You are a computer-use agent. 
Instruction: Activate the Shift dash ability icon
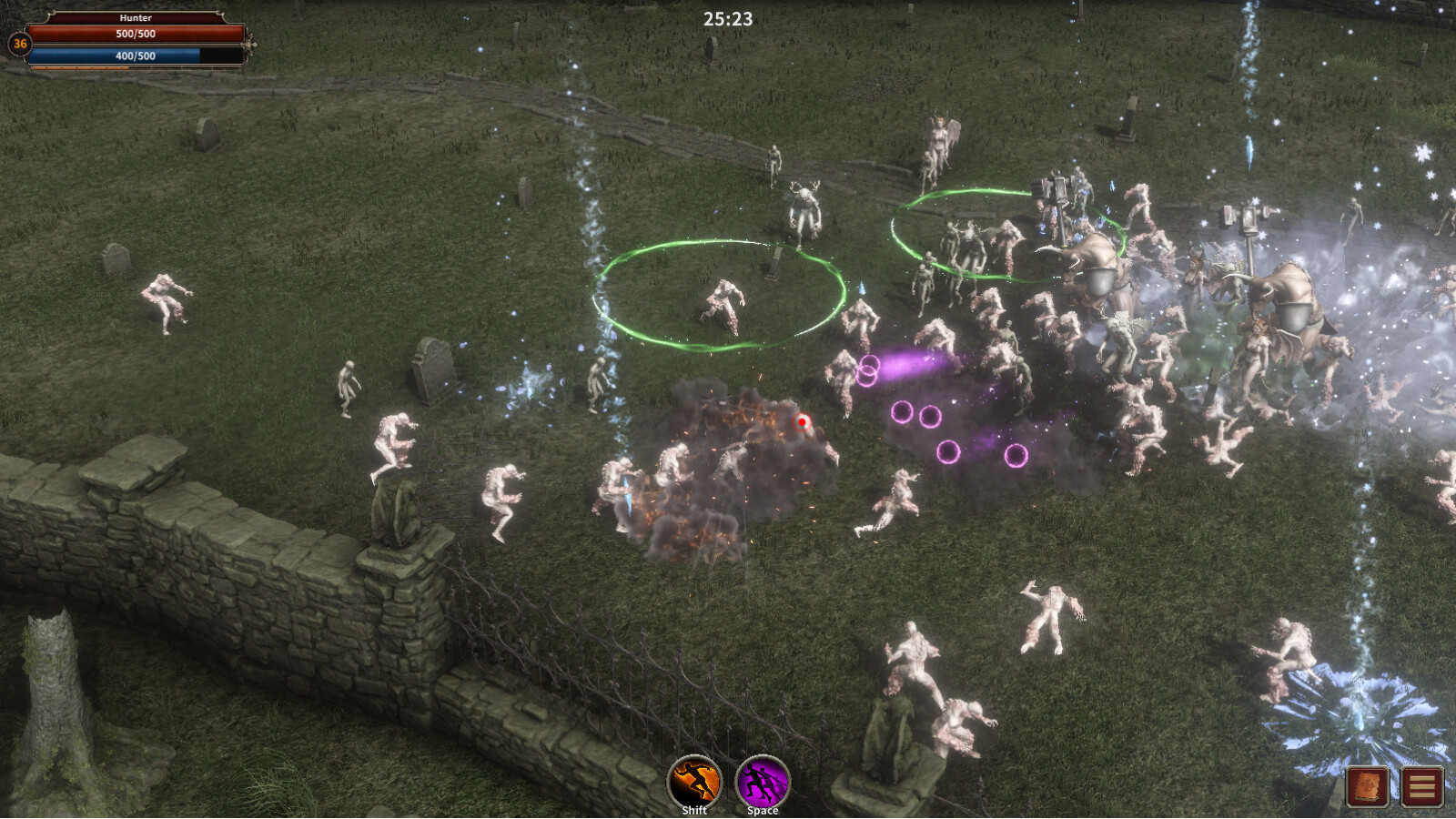tap(693, 780)
